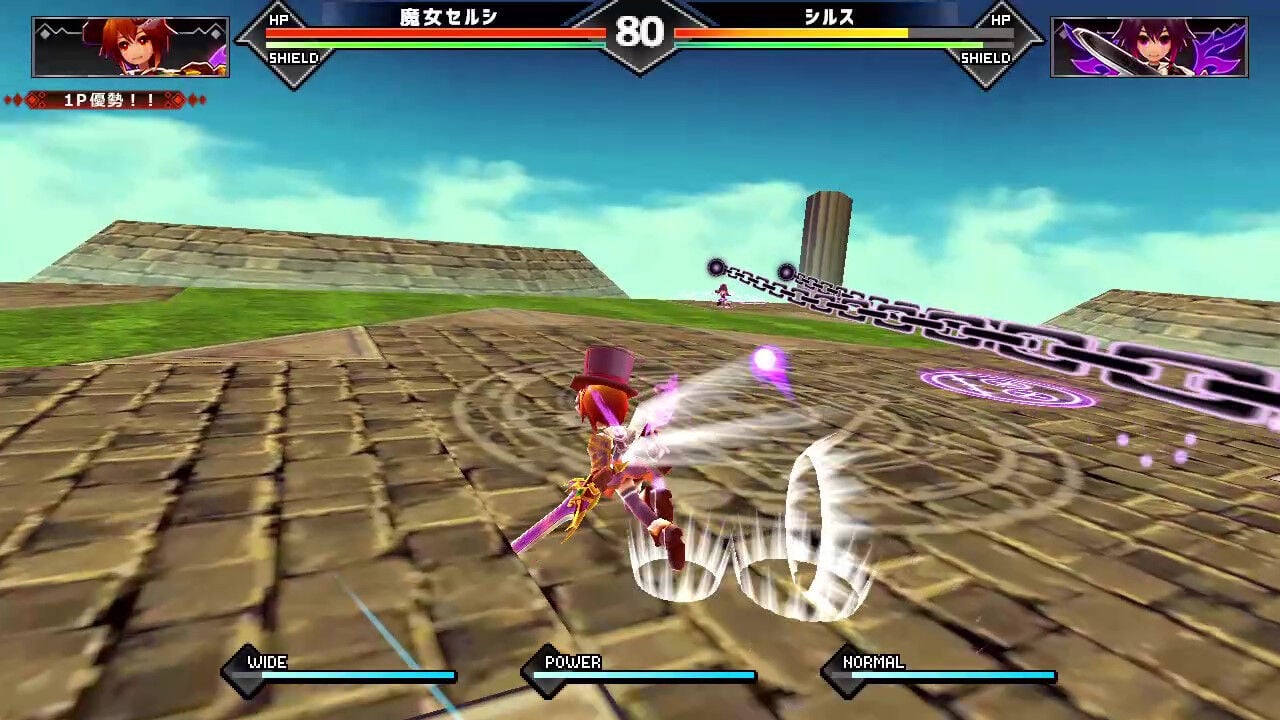Click the distant opponent near the pillar

(725, 295)
